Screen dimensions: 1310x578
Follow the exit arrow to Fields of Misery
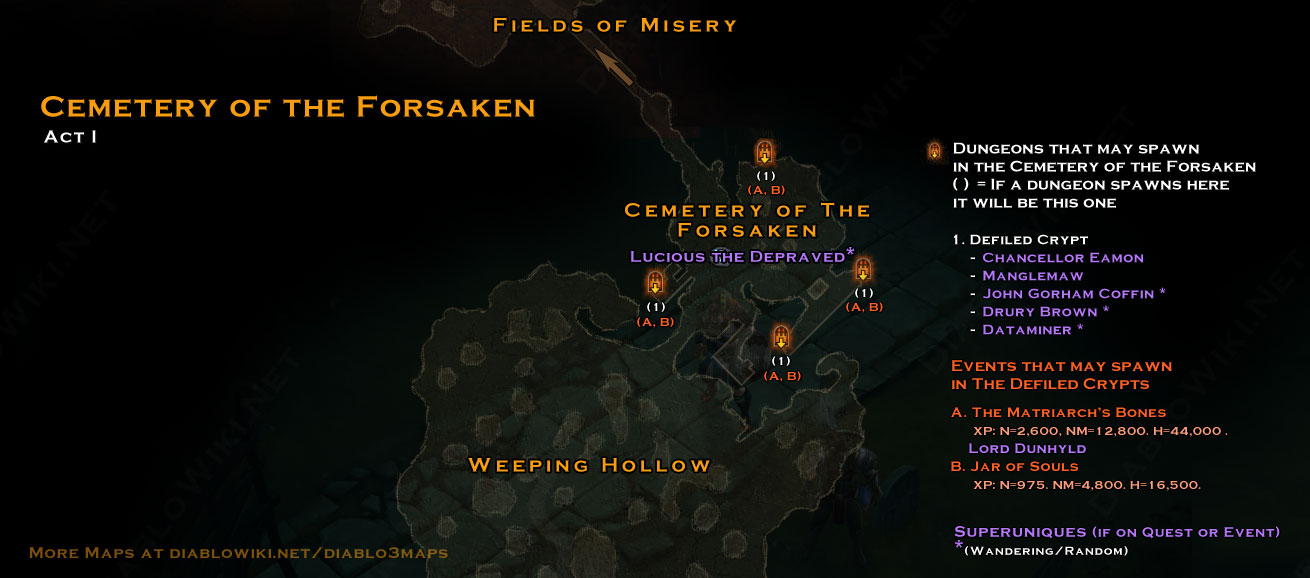click(616, 66)
